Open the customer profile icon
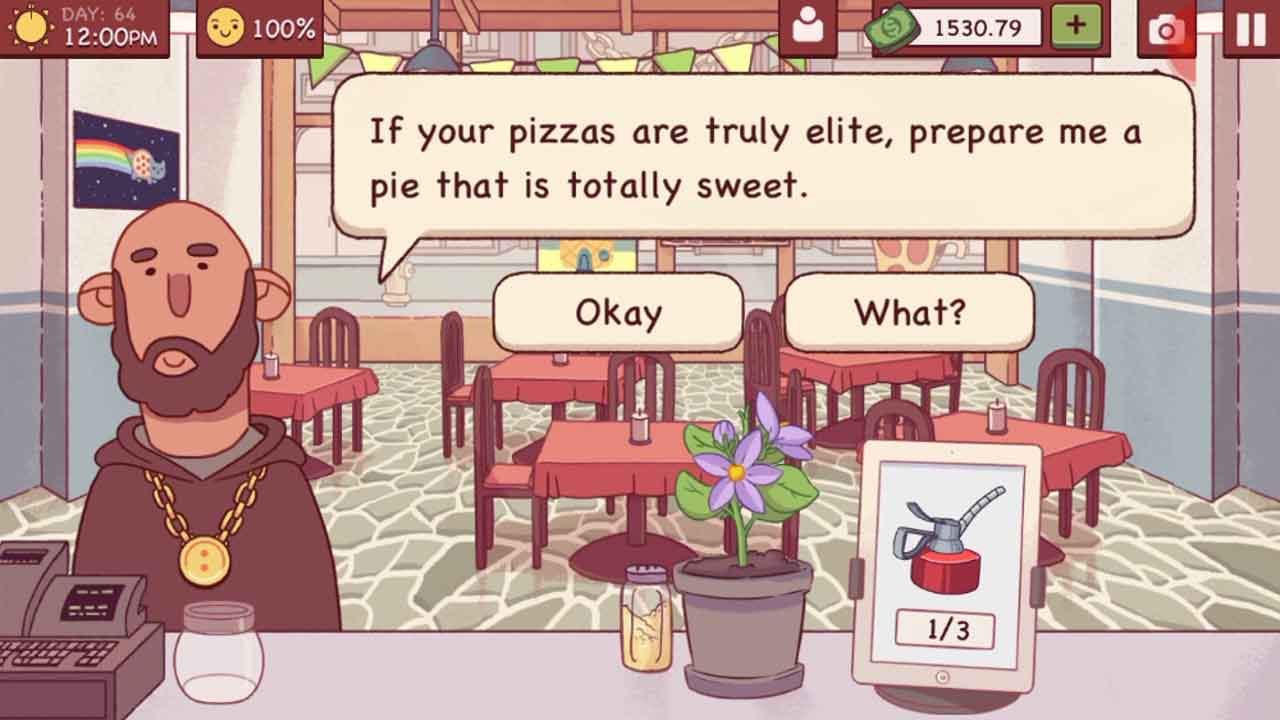 807,27
